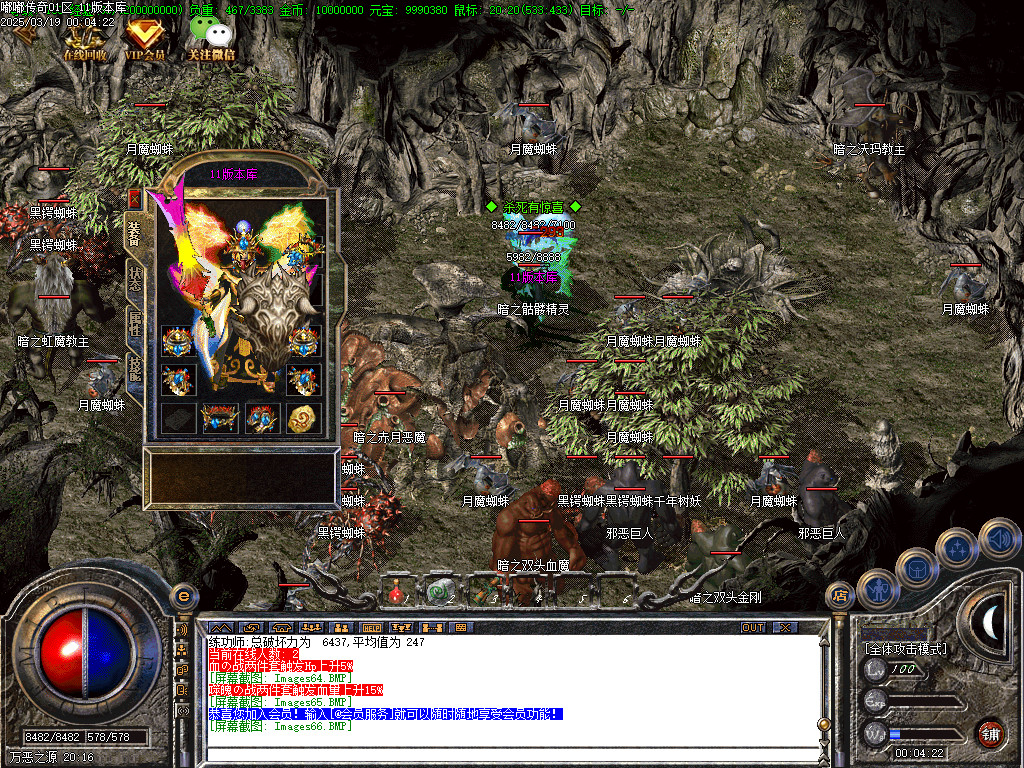Use the red health potion in hotbar

pyautogui.click(x=396, y=594)
